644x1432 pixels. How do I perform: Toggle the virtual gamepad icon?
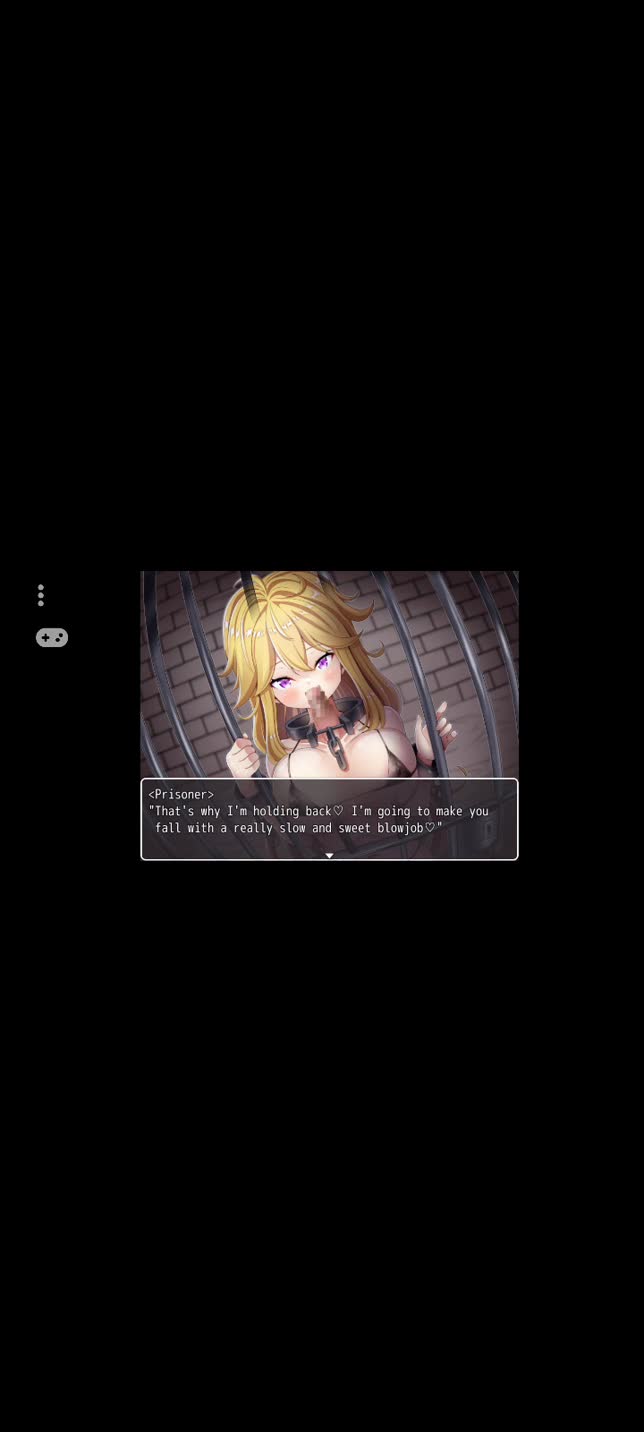[x=52, y=637]
